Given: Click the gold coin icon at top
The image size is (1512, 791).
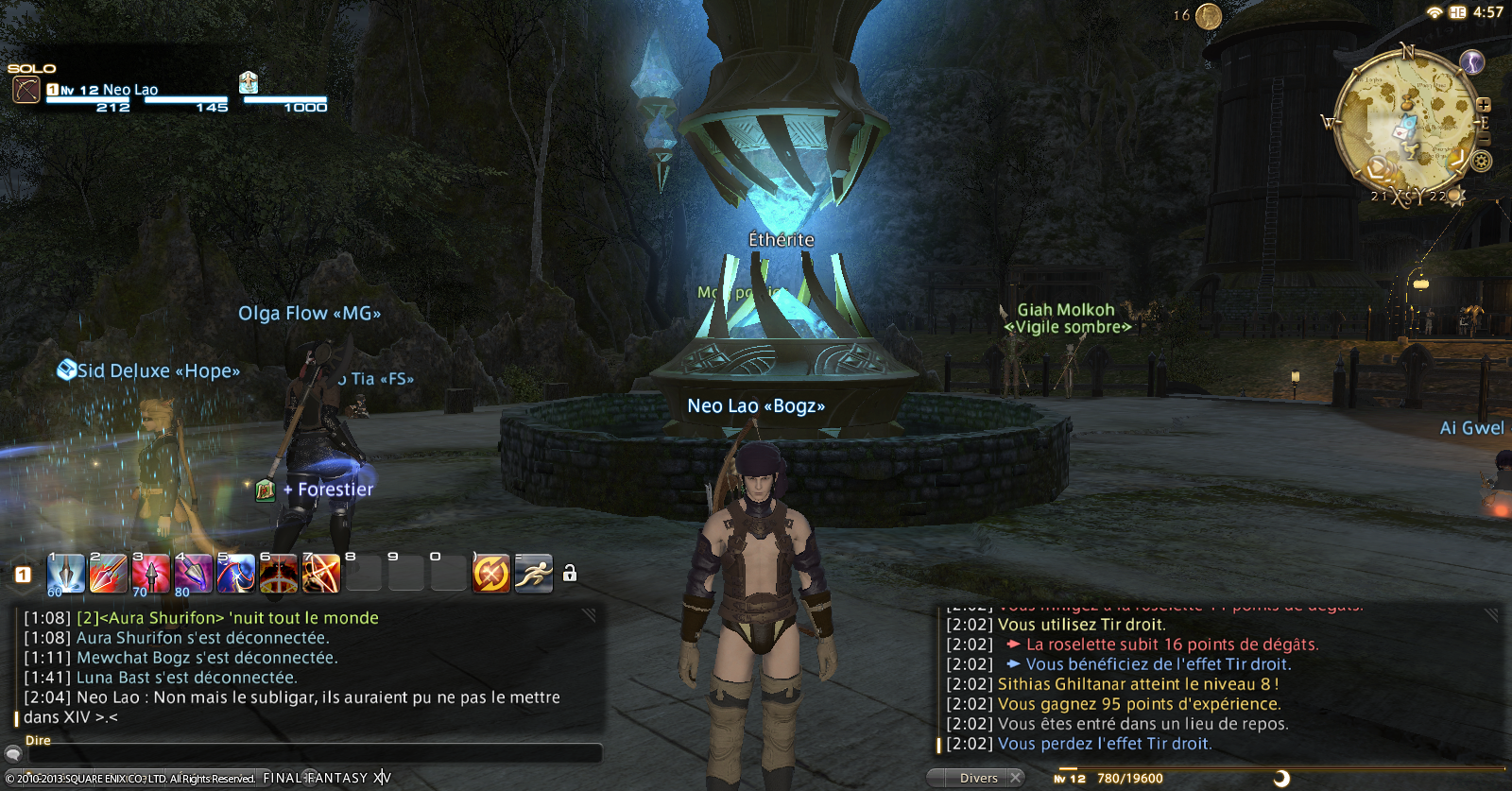Looking at the screenshot, I should (1209, 16).
